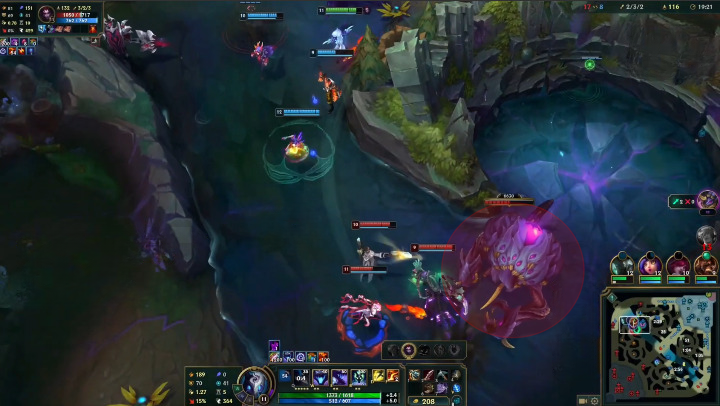The width and height of the screenshot is (720, 406).
Task: Select the bearded teammate portrait
Action: [705, 266]
